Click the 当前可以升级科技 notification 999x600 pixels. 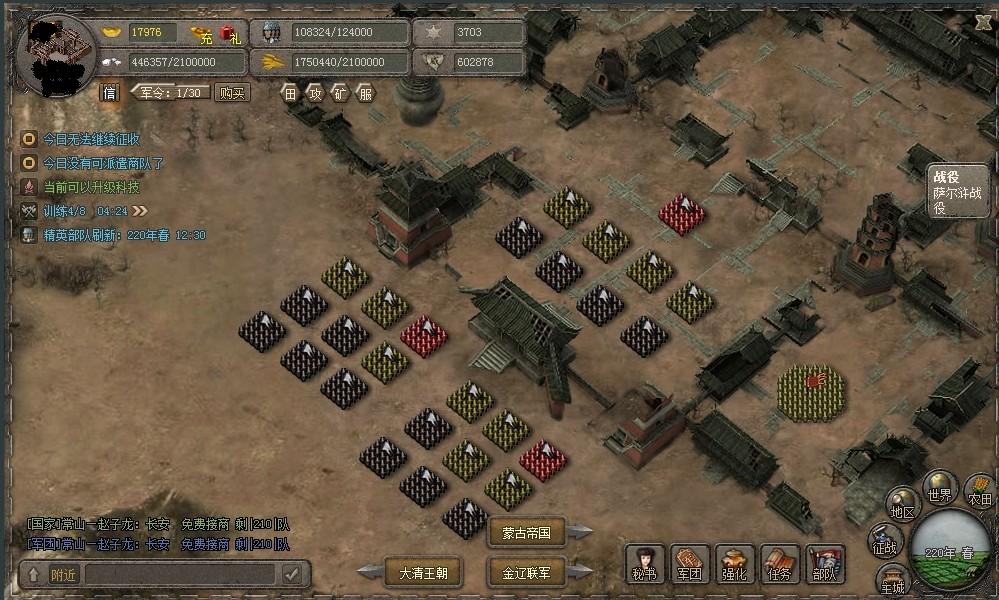click(x=90, y=187)
